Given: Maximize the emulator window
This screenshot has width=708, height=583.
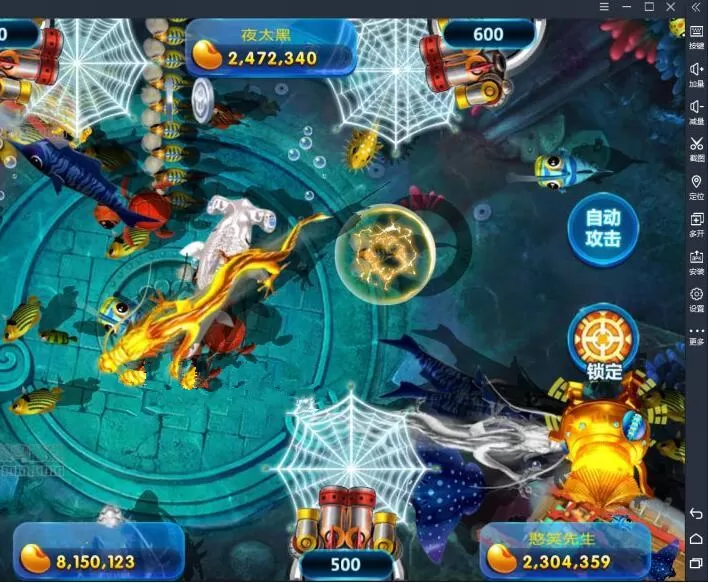Looking at the screenshot, I should [648, 7].
